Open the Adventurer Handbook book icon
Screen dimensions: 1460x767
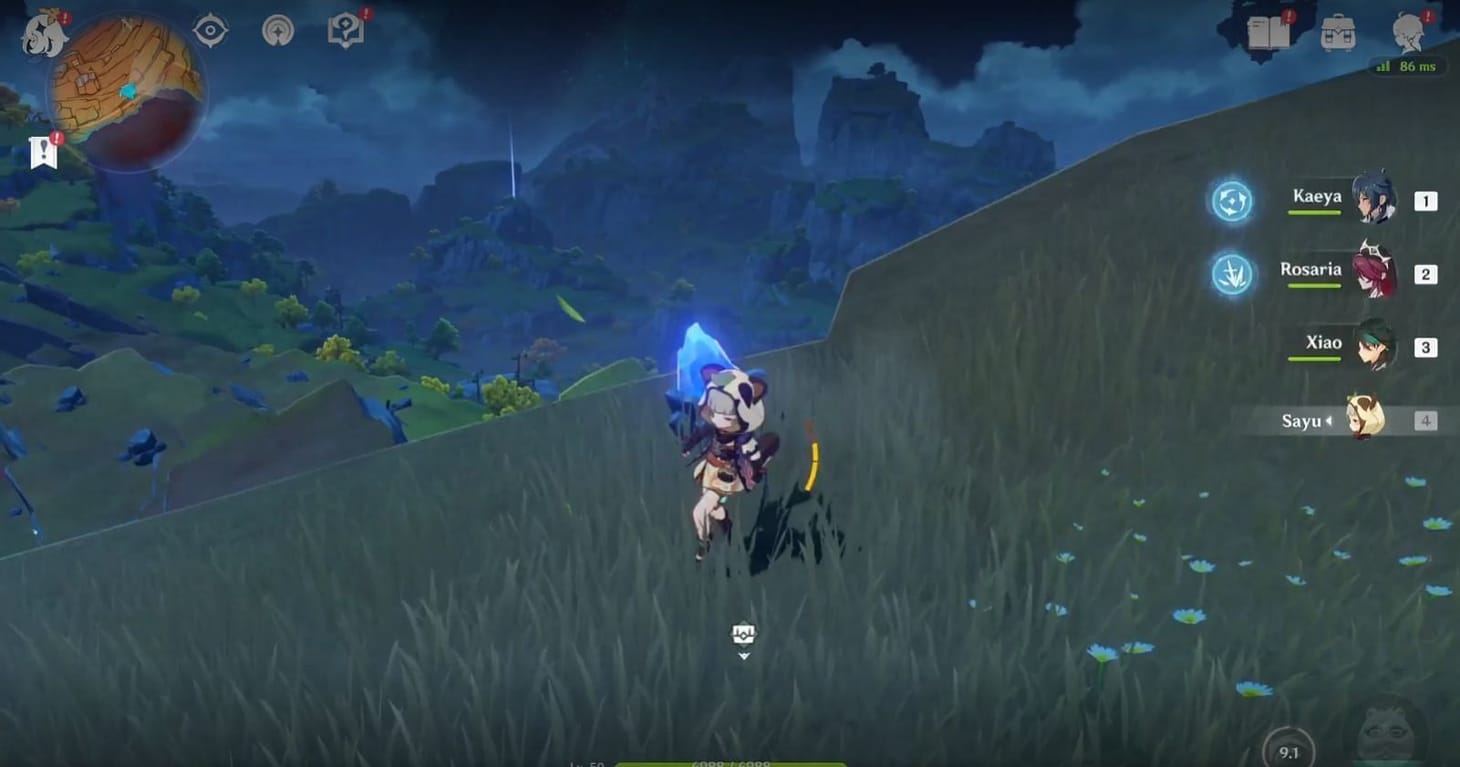pyautogui.click(x=345, y=30)
